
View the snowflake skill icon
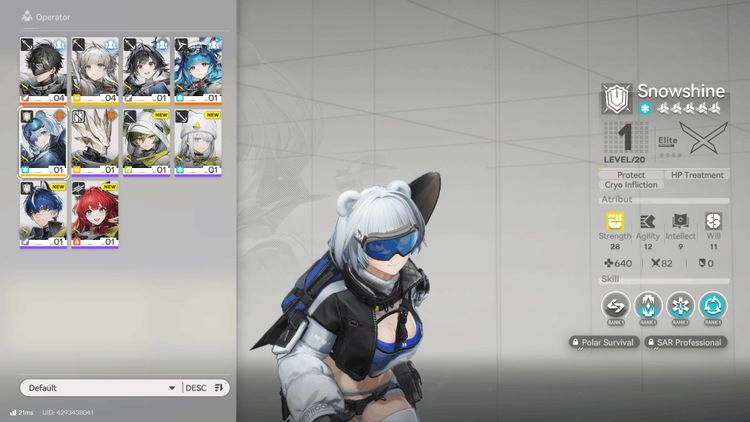click(x=680, y=305)
